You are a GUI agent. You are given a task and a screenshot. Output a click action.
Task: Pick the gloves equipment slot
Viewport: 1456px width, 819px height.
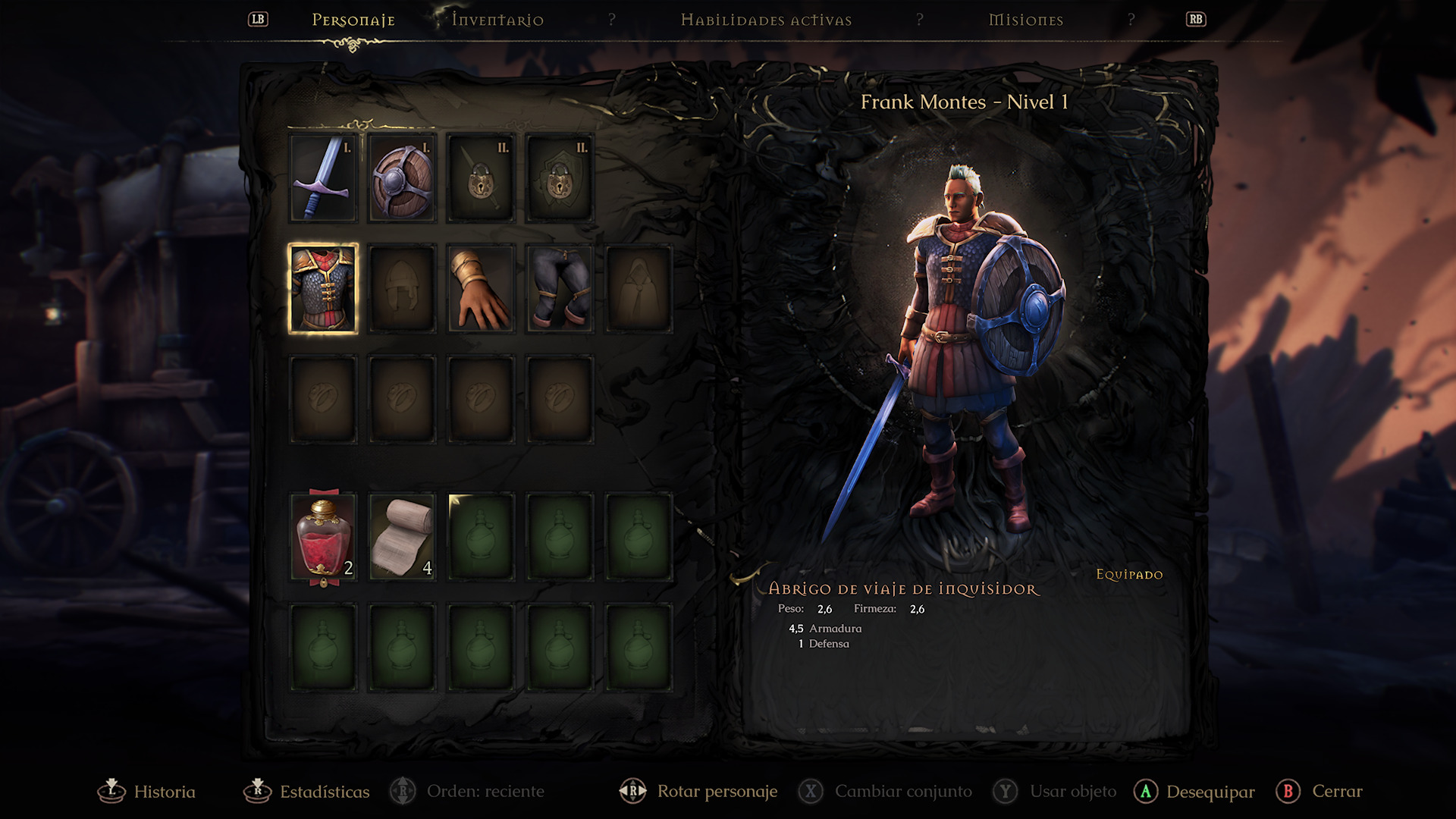coord(481,289)
